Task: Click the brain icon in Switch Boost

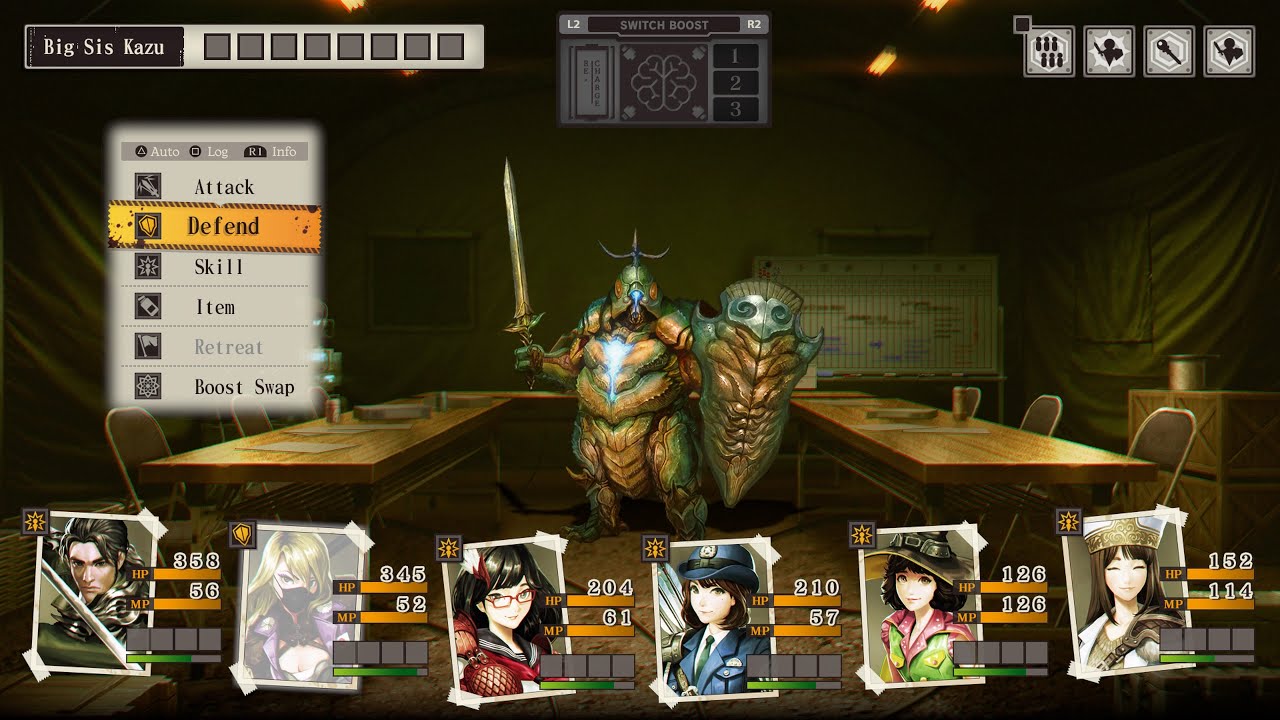Action: [x=663, y=82]
